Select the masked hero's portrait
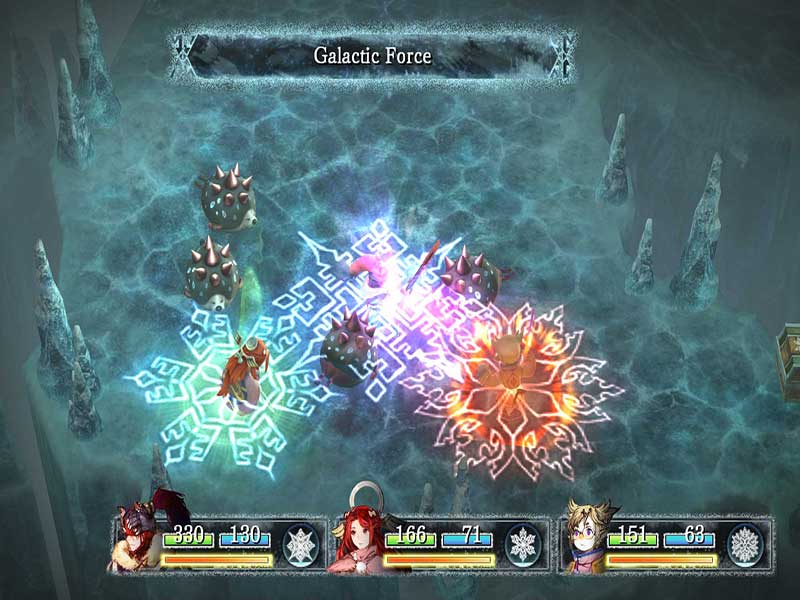The height and width of the screenshot is (600, 800). click(137, 542)
